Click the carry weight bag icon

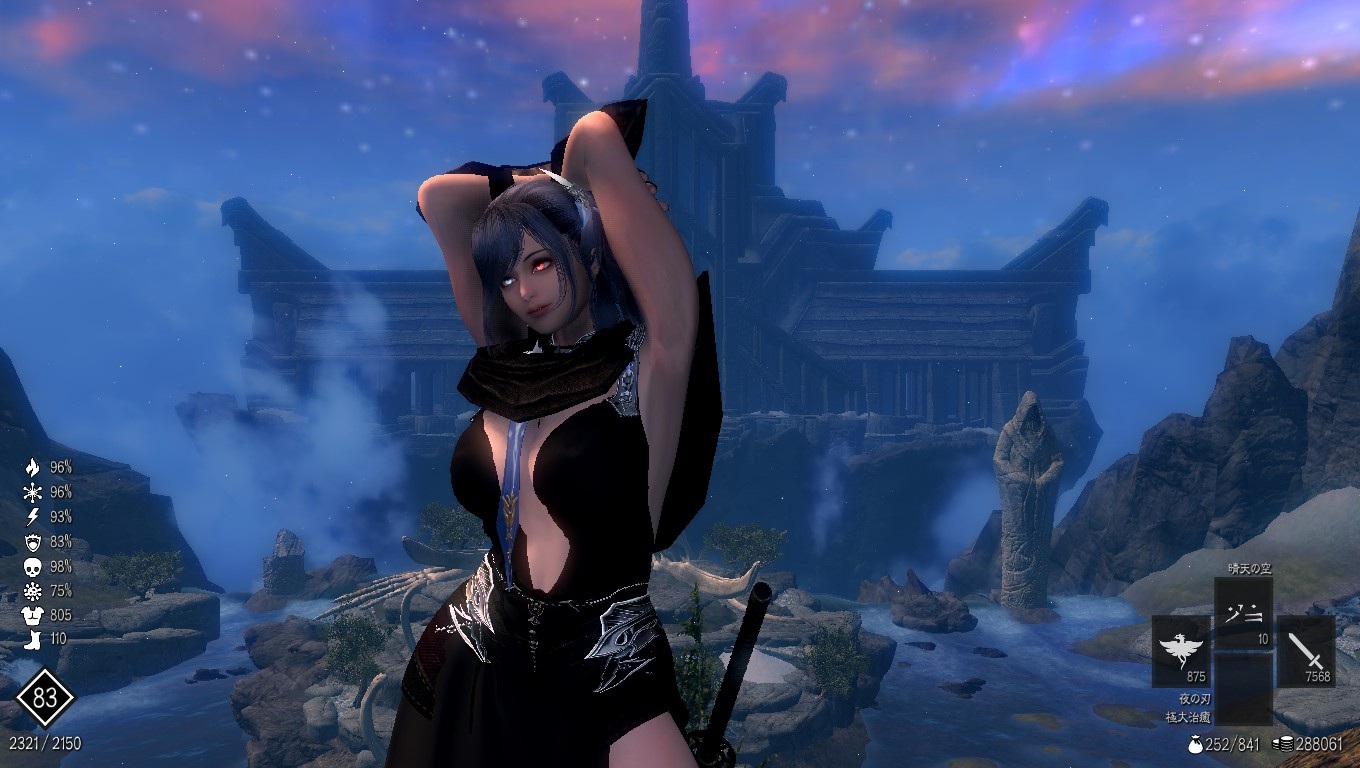tap(1195, 744)
